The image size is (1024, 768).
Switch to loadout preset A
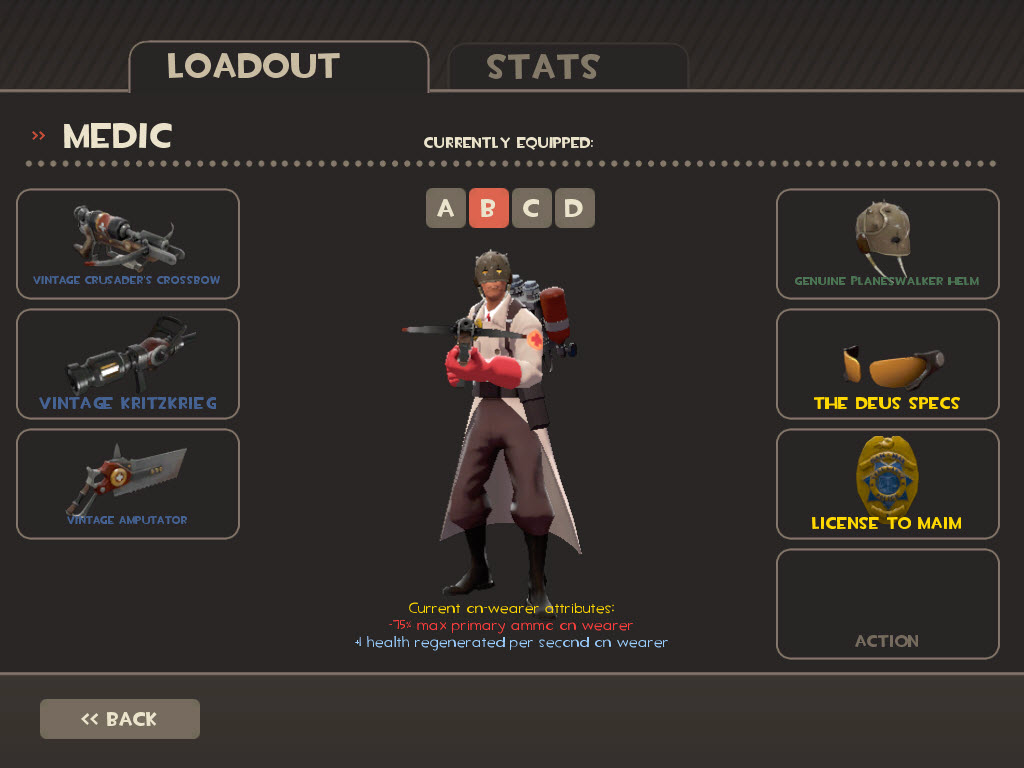click(x=446, y=208)
